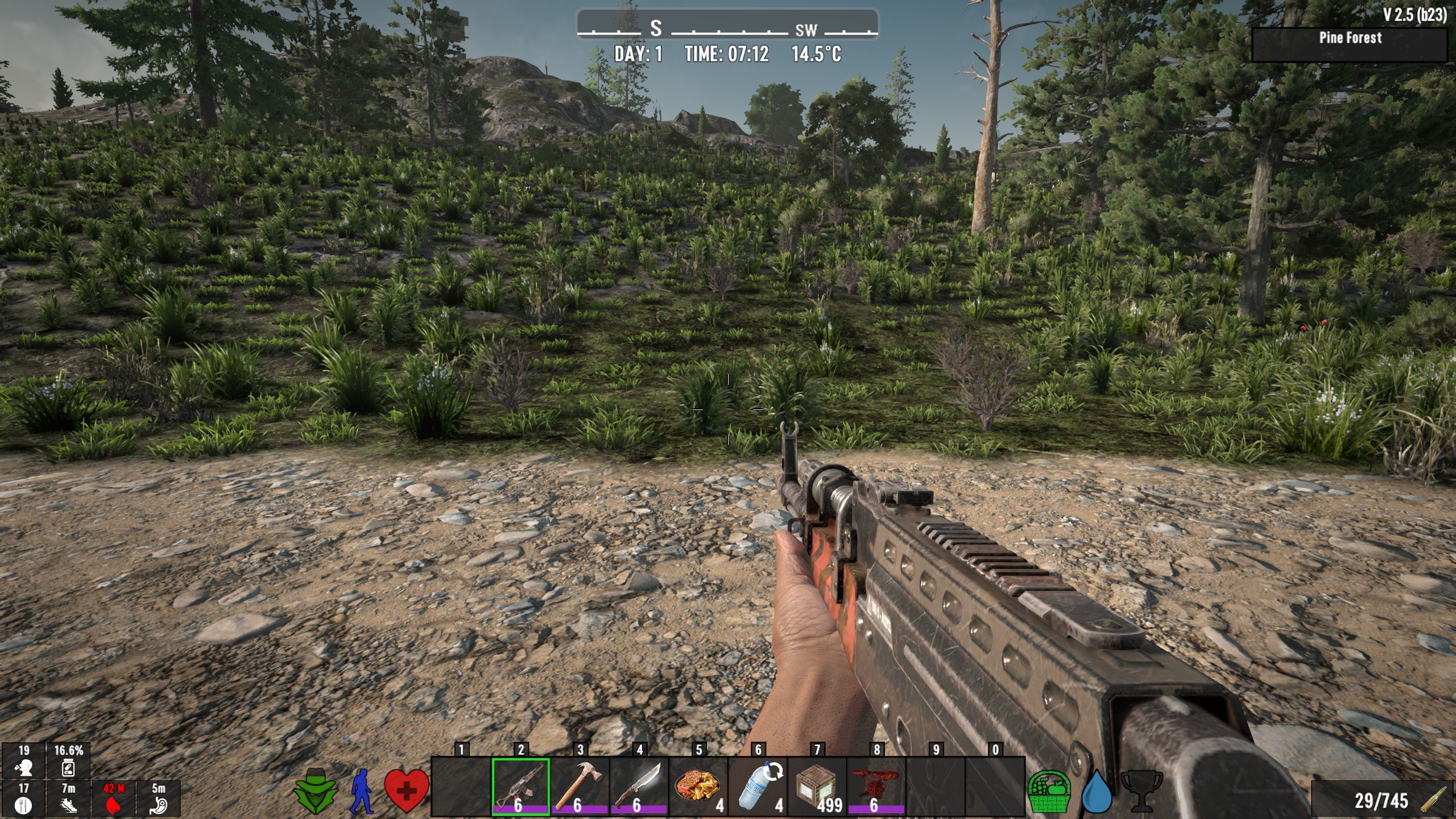Select the steak and fries meal slot
Image resolution: width=1456 pixels, height=819 pixels.
pos(698,787)
